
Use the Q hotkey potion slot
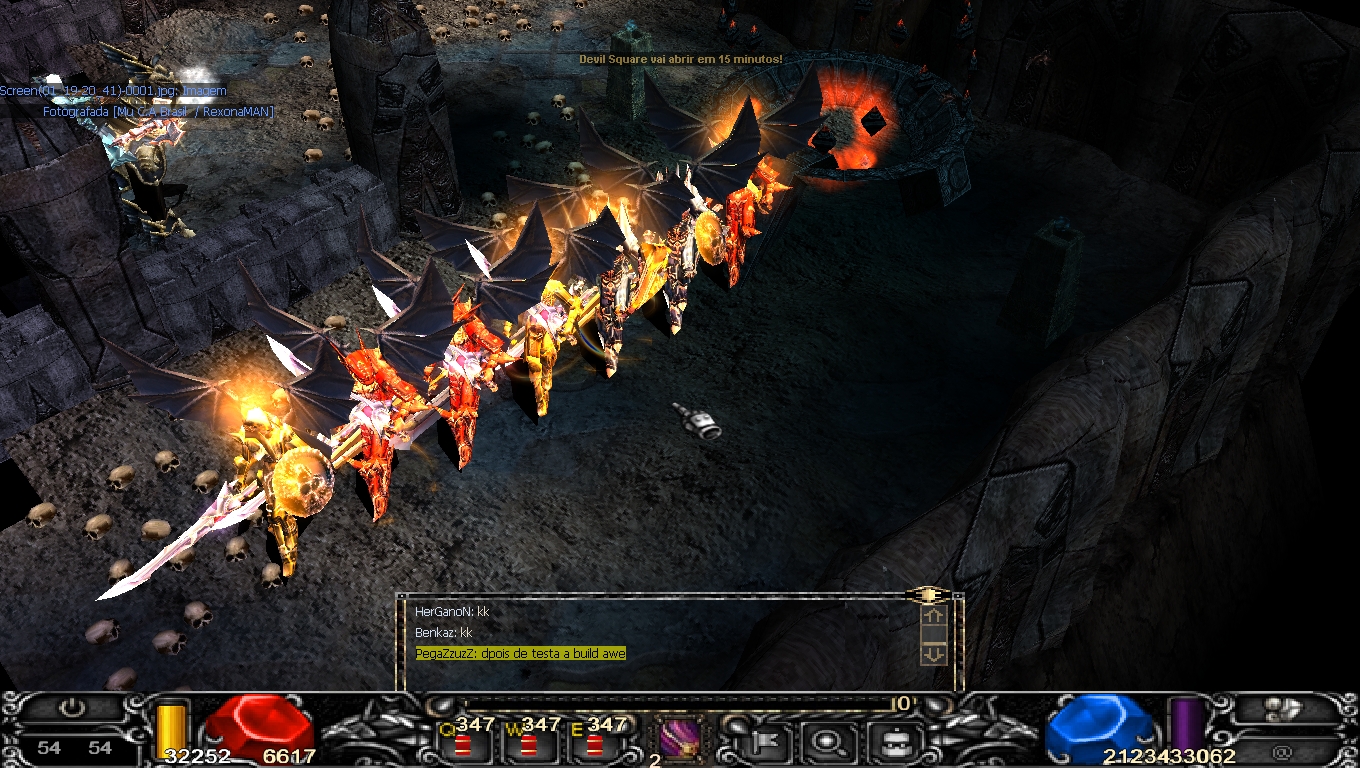462,744
